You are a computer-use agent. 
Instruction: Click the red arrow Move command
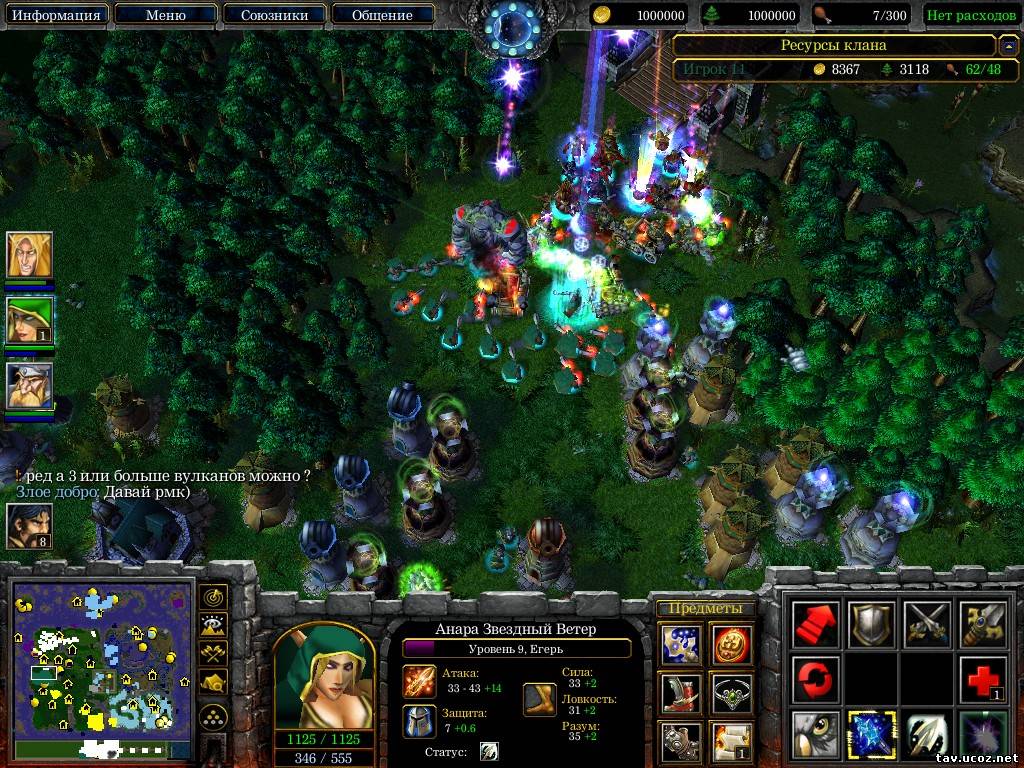pyautogui.click(x=815, y=624)
